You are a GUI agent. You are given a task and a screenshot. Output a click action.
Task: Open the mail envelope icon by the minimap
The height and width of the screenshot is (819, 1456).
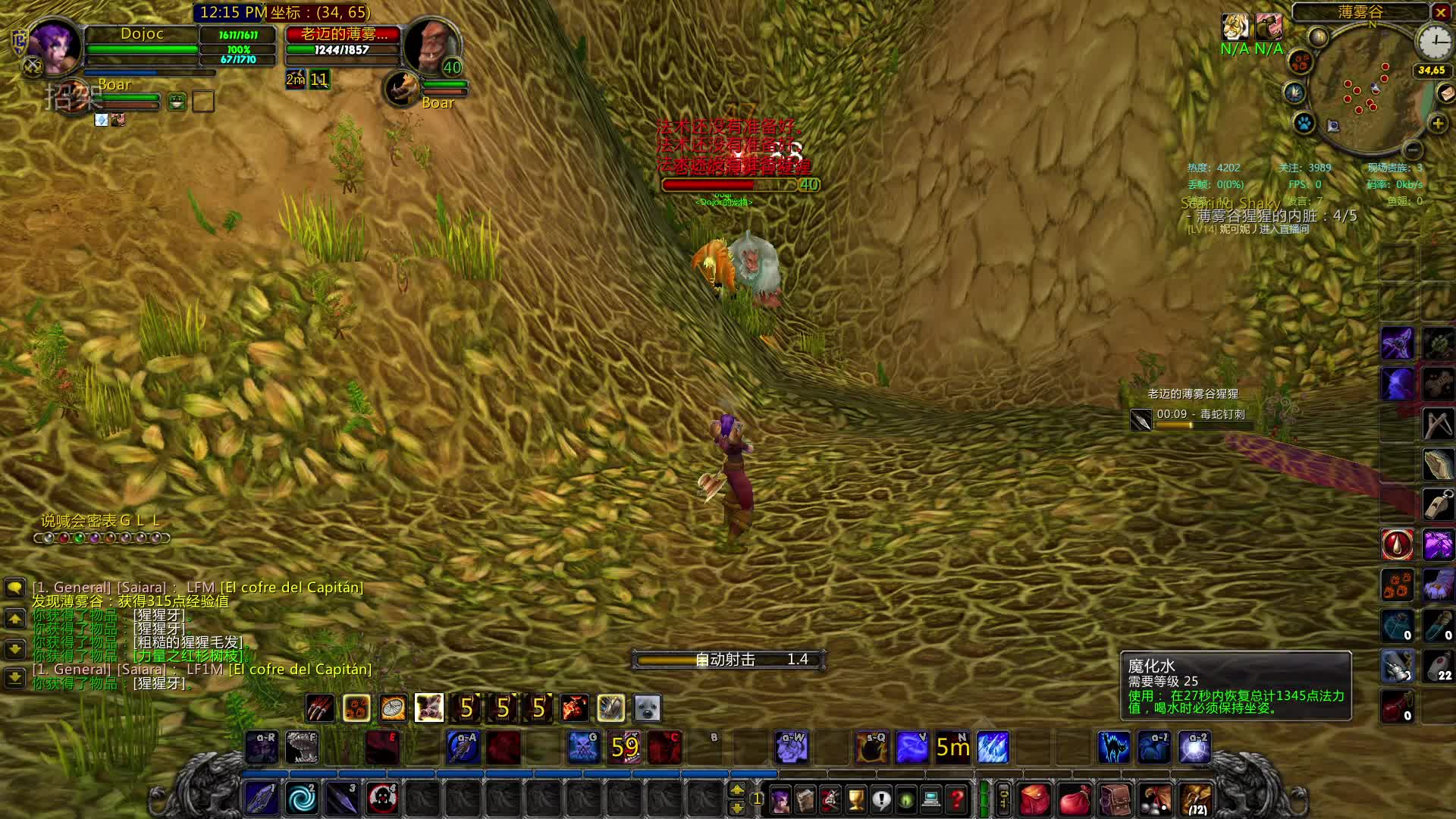click(x=1446, y=94)
